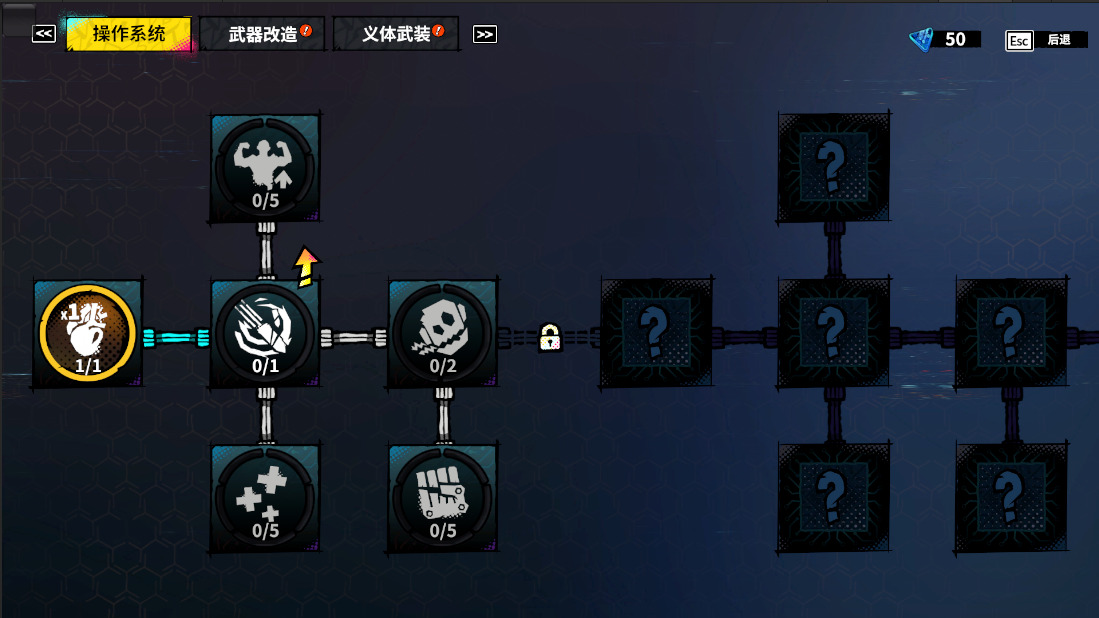This screenshot has height=618, width=1099.
Task: Select the 义体武装 tab
Action: [x=397, y=34]
